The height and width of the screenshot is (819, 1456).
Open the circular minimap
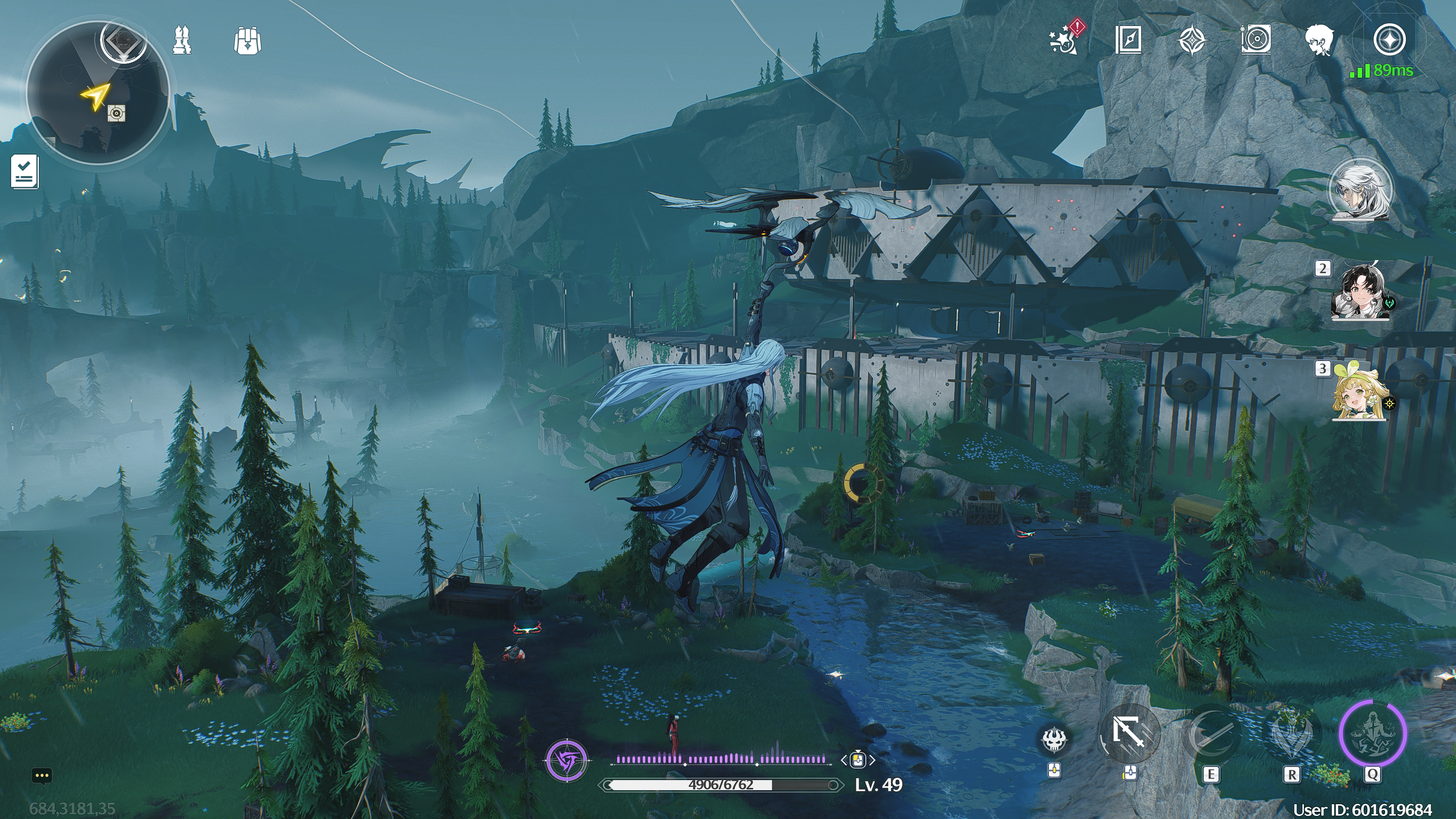pyautogui.click(x=97, y=93)
